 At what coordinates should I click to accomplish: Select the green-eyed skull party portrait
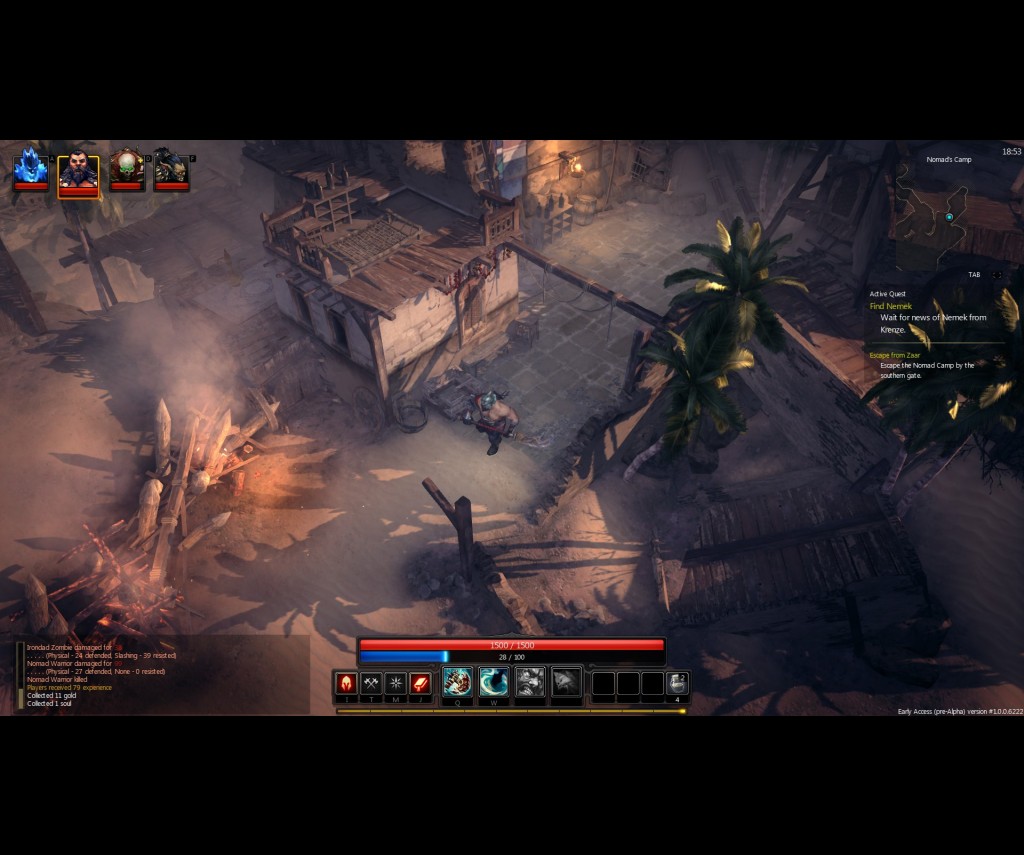click(x=127, y=168)
